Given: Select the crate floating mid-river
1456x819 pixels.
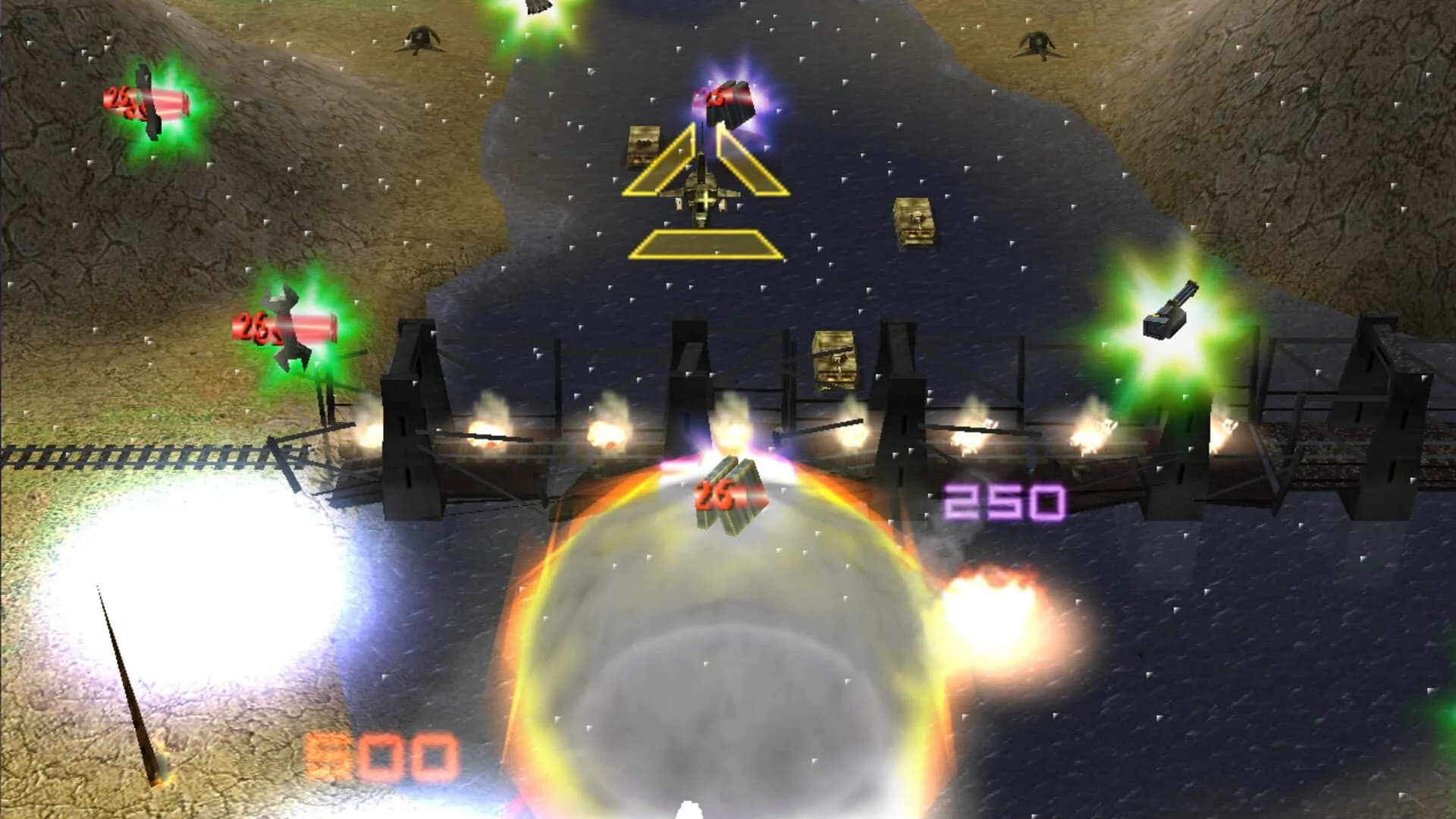Looking at the screenshot, I should pos(914,220).
